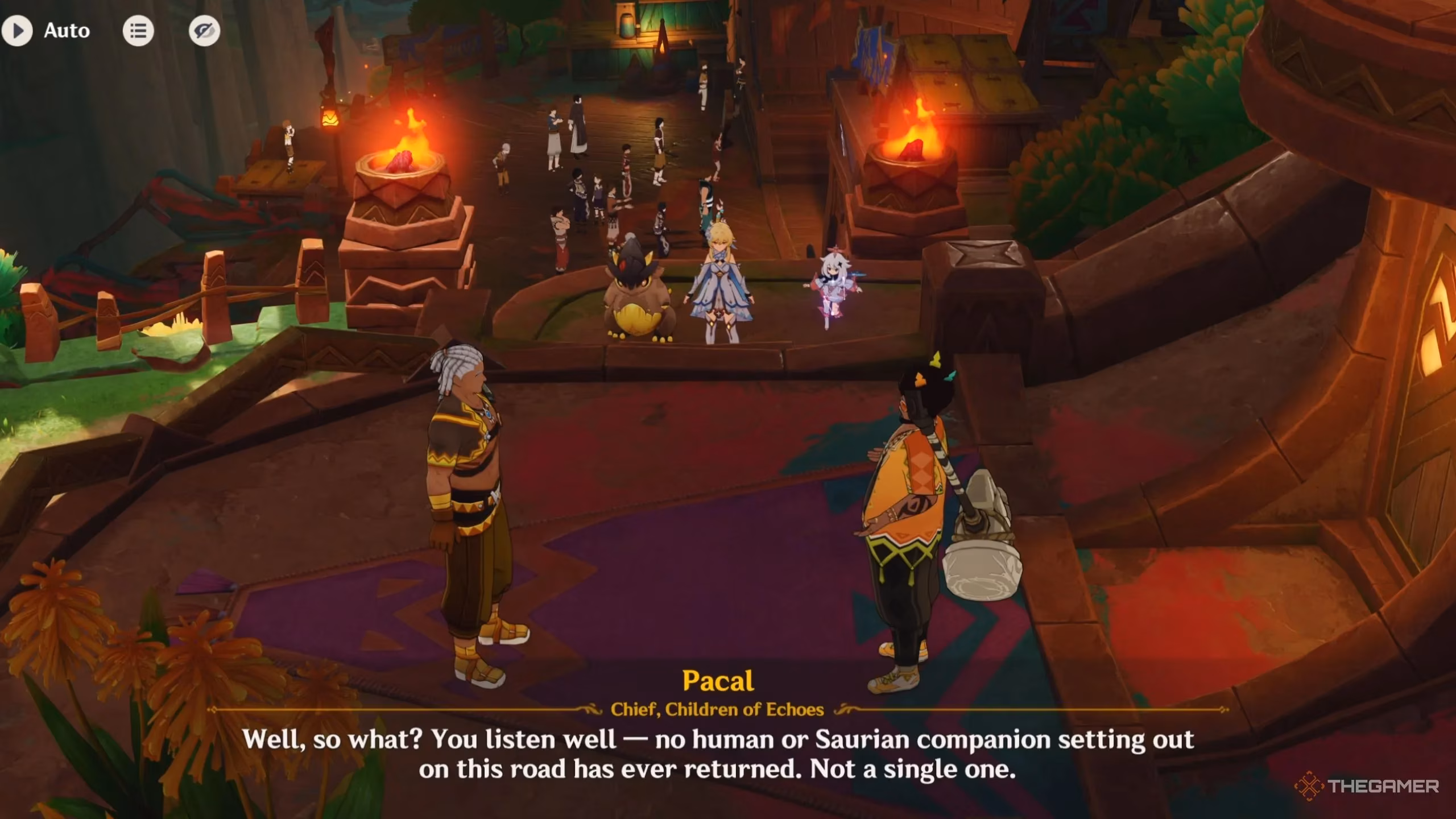Click the play arrow inside the Auto button
Image resolution: width=1456 pixels, height=819 pixels.
[x=19, y=31]
